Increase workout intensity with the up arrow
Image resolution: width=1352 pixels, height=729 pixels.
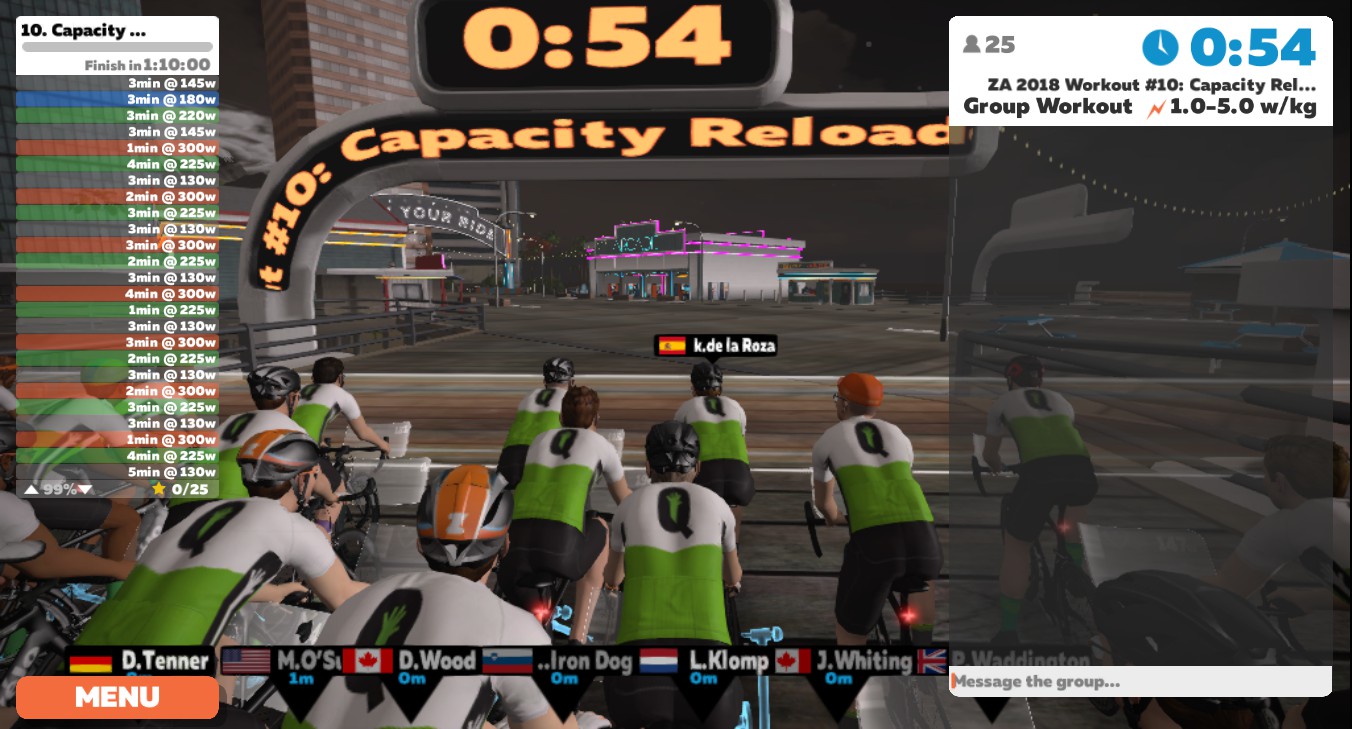click(31, 489)
